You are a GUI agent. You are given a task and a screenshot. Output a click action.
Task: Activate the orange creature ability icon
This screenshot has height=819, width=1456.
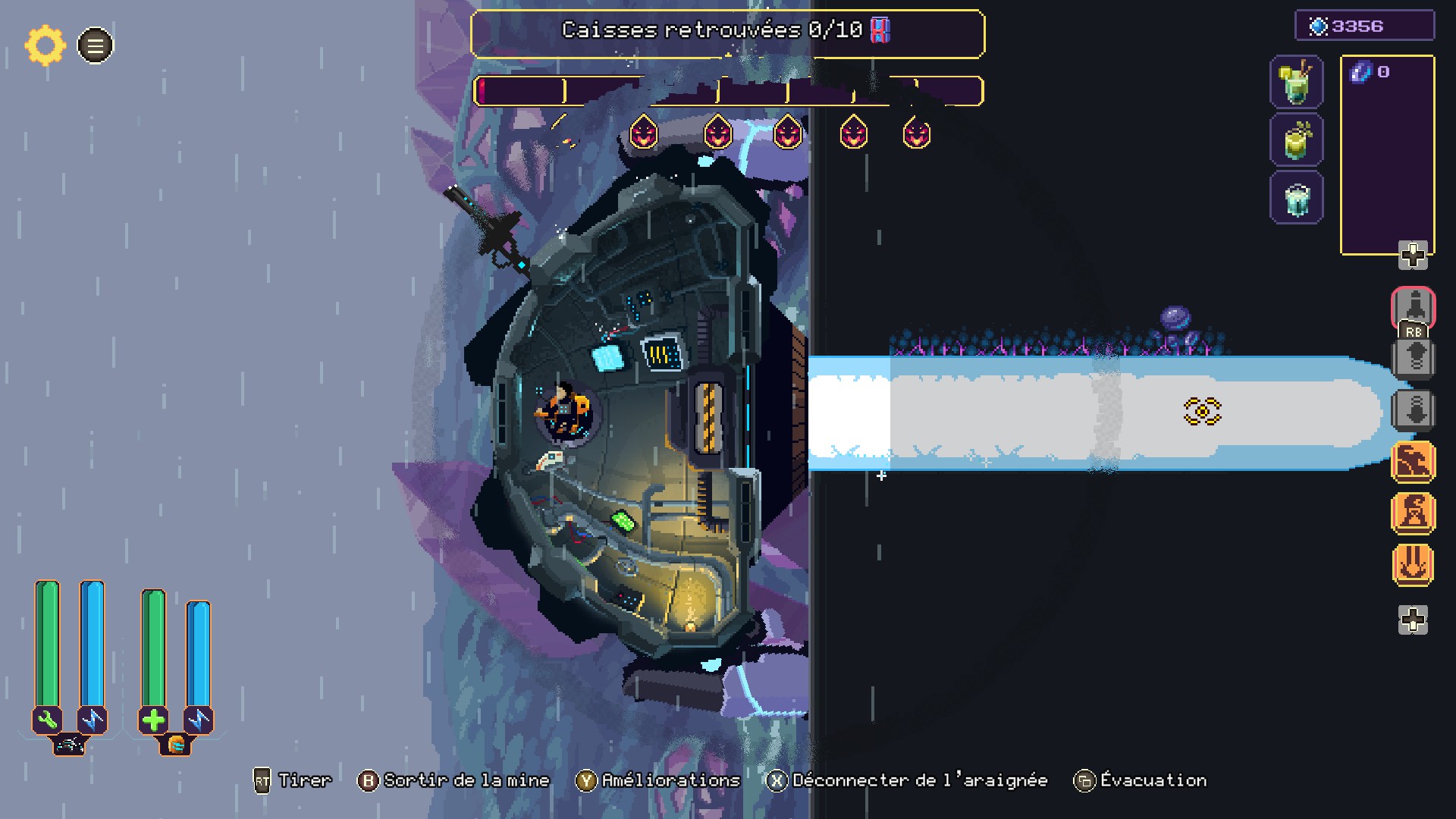click(1414, 461)
